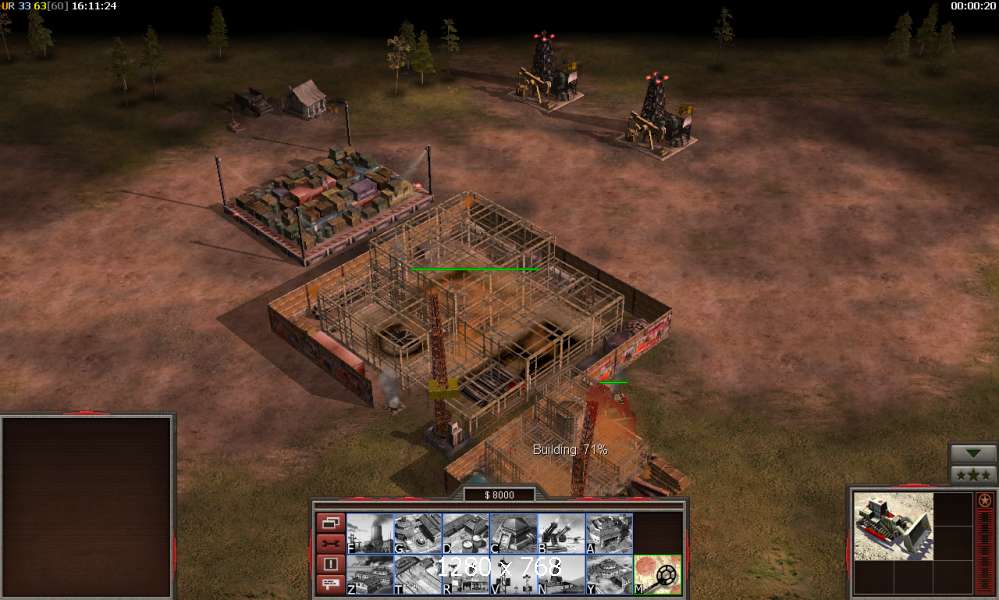Choose the build icon with hotkey G
This screenshot has height=600, width=999.
click(x=417, y=533)
